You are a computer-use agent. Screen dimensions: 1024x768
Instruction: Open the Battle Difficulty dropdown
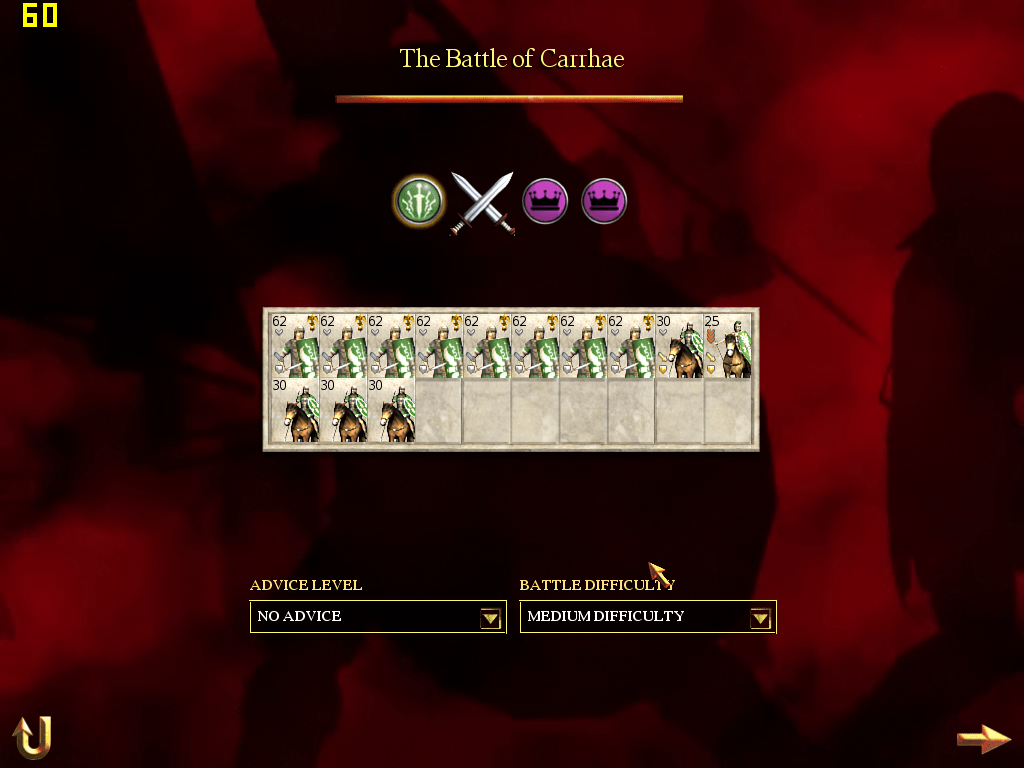click(760, 618)
